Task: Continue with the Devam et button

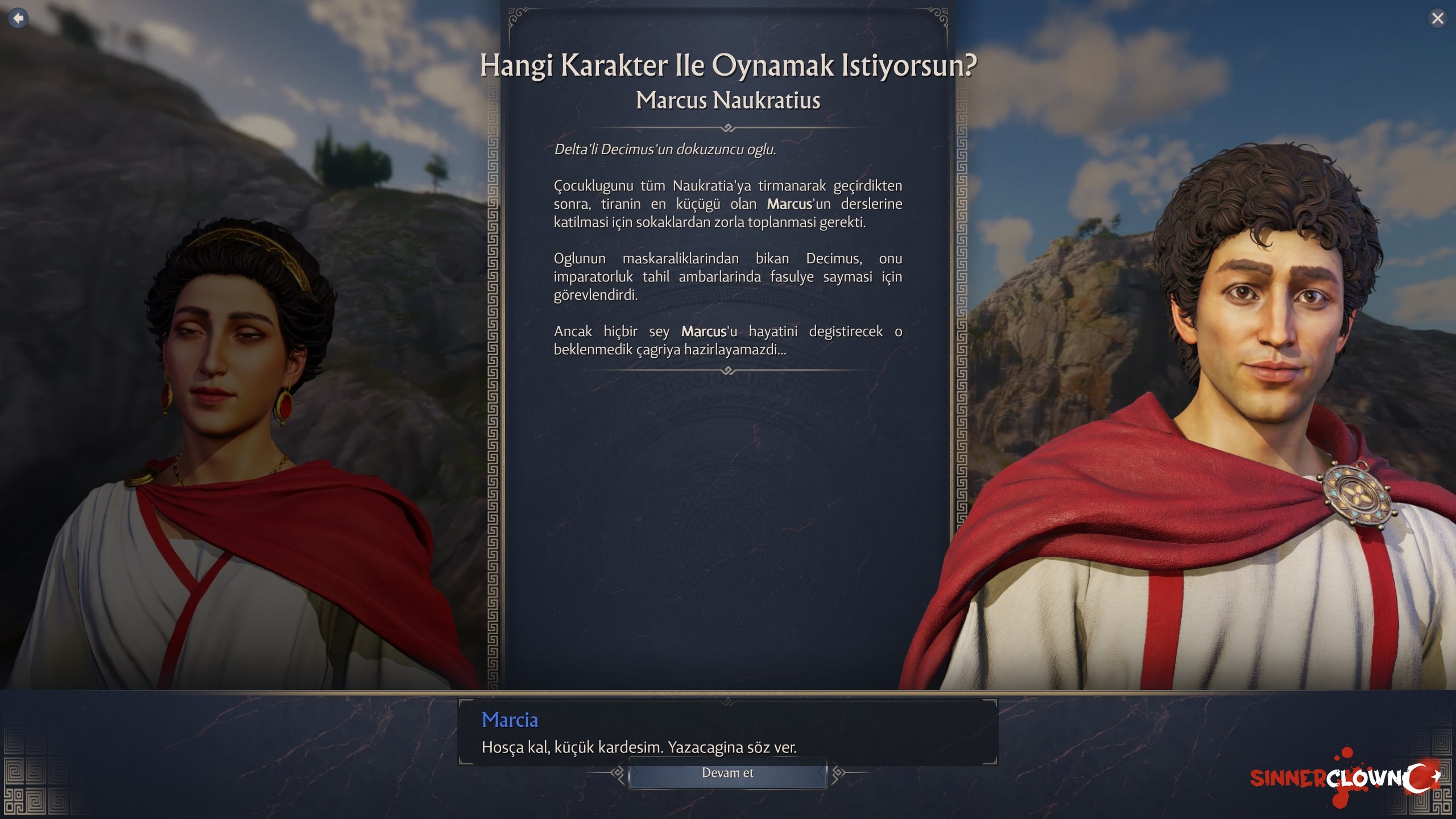Action: pyautogui.click(x=727, y=773)
